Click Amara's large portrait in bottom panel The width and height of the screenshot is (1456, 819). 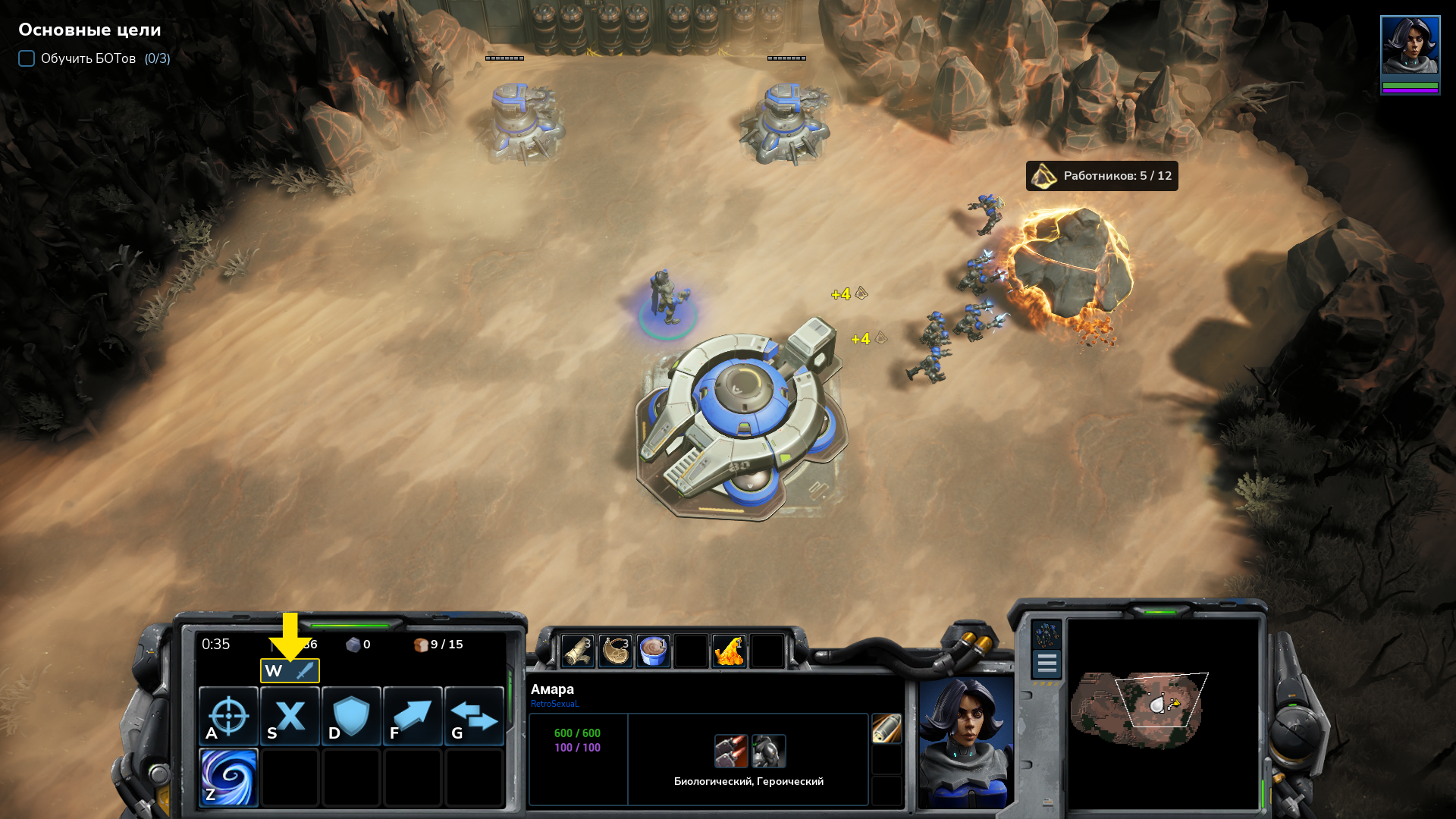965,742
